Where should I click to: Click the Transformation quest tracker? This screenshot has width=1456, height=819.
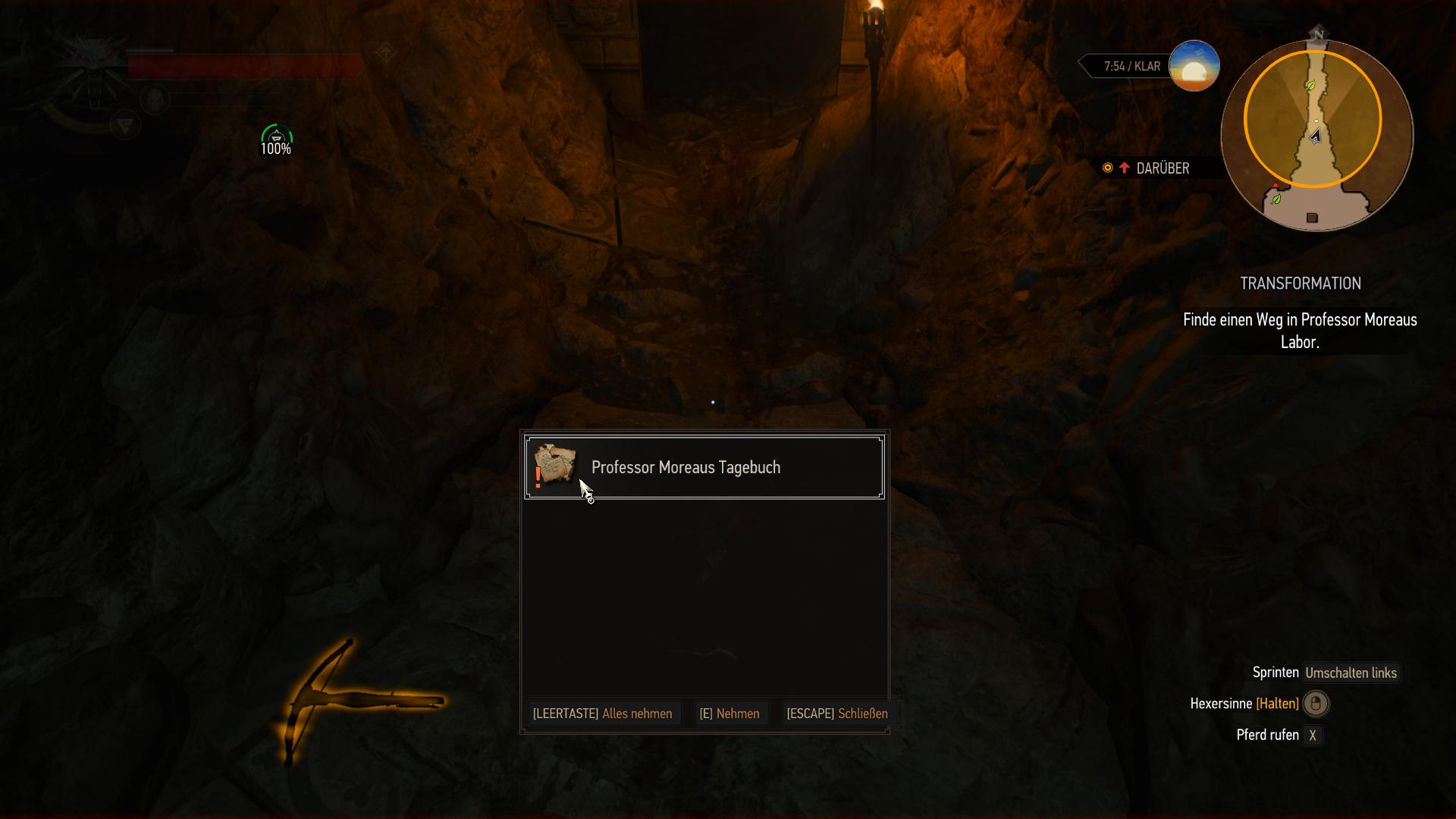tap(1300, 284)
